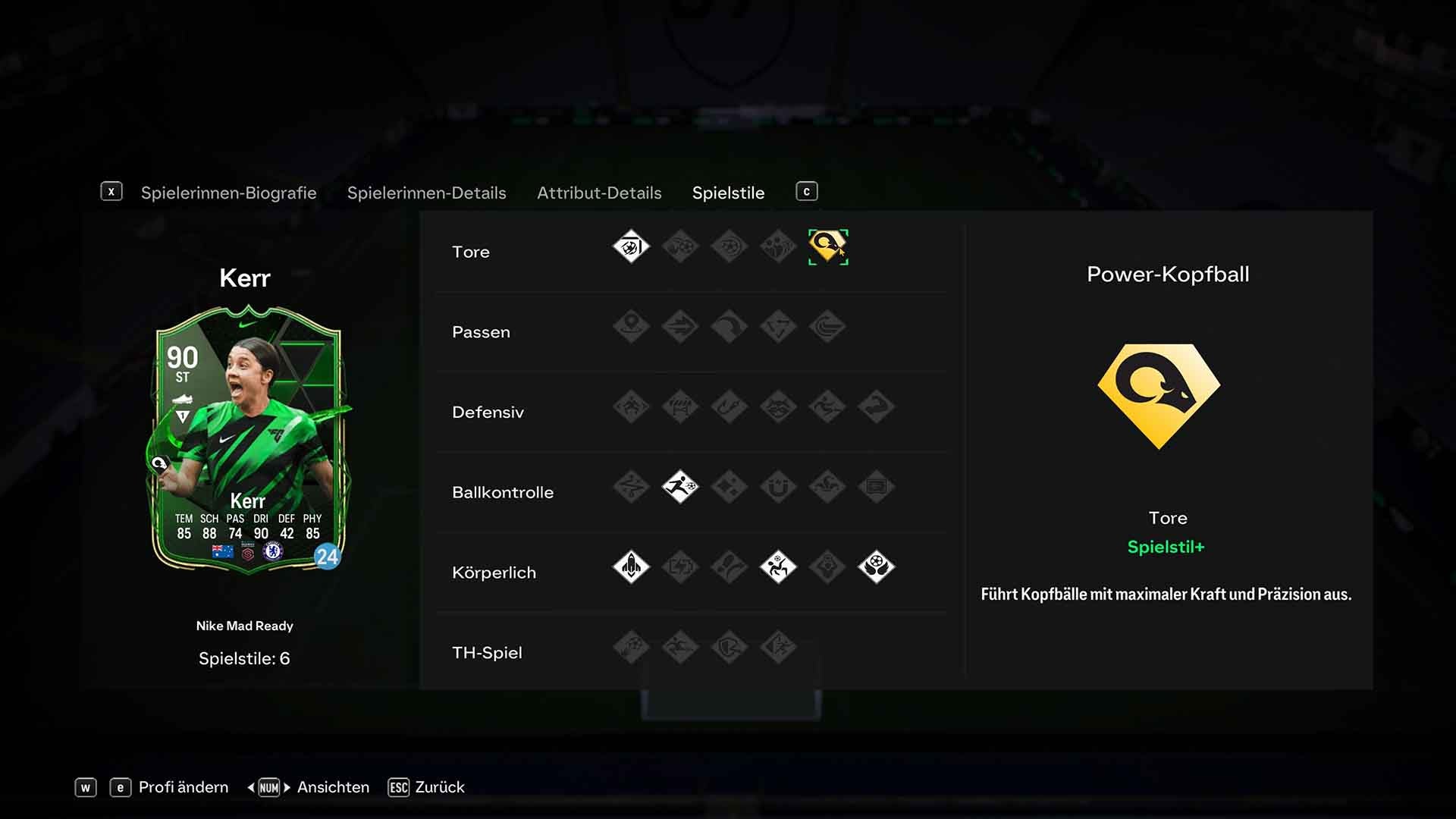Screen dimensions: 1456x819
Task: Select the acrobatic kick playstyle in Körperlich row
Action: tap(778, 567)
